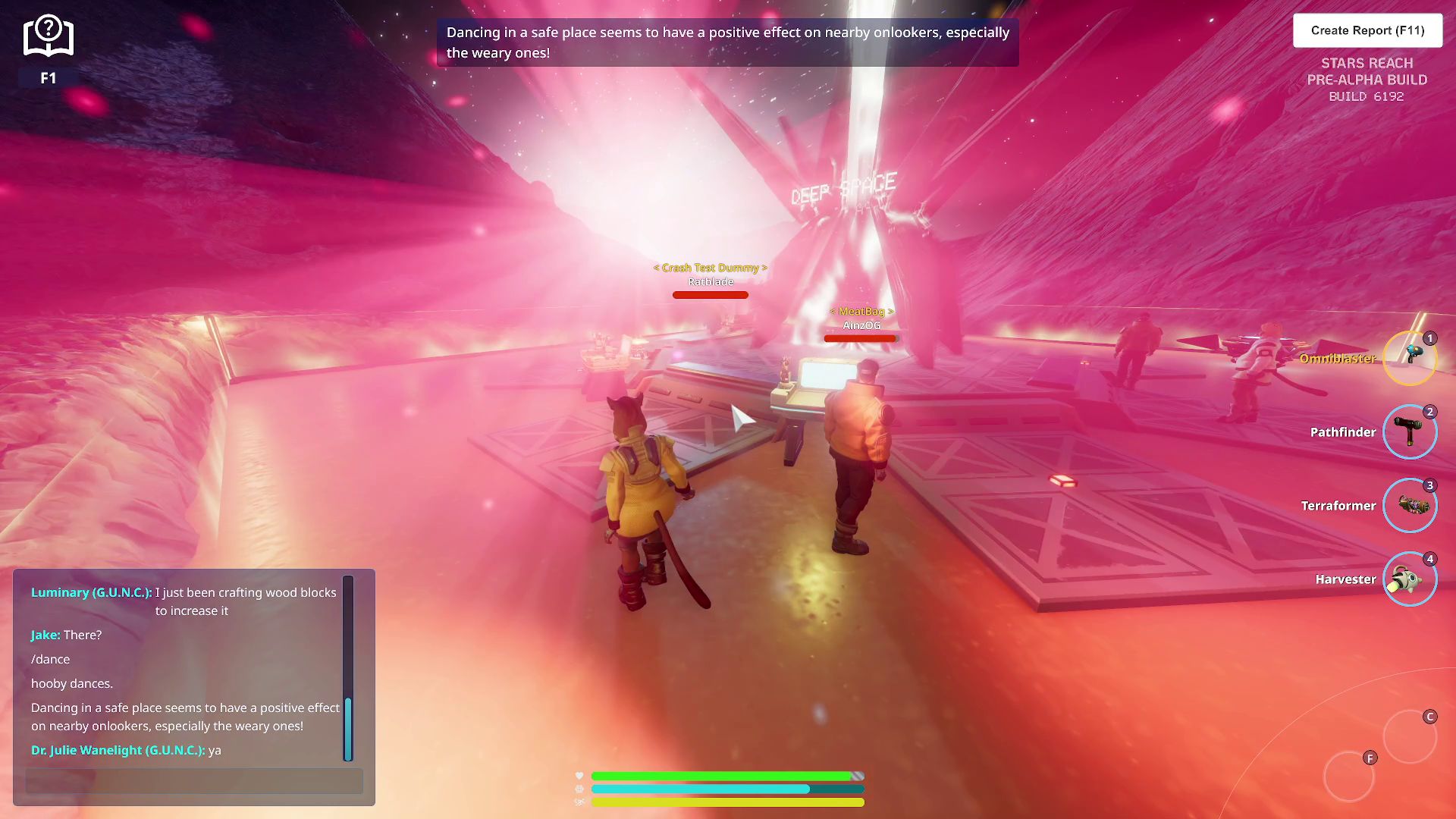1456x819 pixels.
Task: Focus the chat text input field
Action: coord(194,780)
